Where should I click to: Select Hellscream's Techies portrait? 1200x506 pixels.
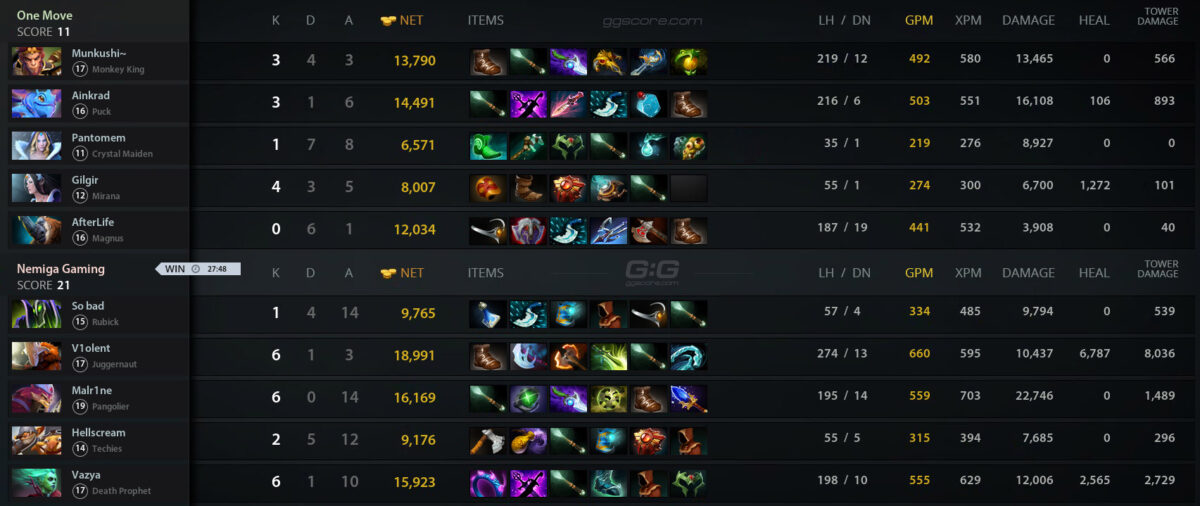(x=37, y=440)
